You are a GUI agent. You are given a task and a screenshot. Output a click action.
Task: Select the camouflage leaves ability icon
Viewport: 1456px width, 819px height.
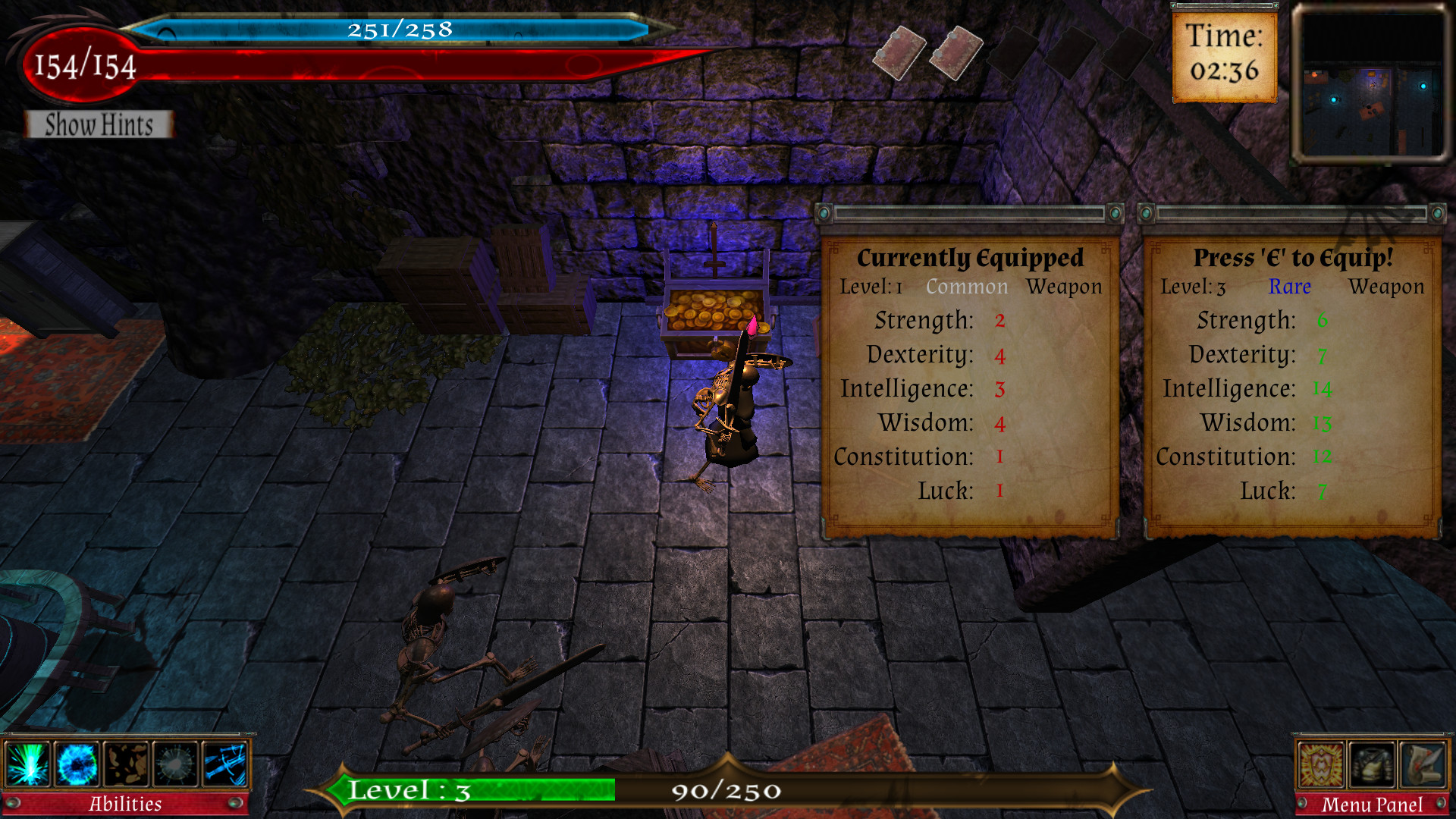click(125, 764)
